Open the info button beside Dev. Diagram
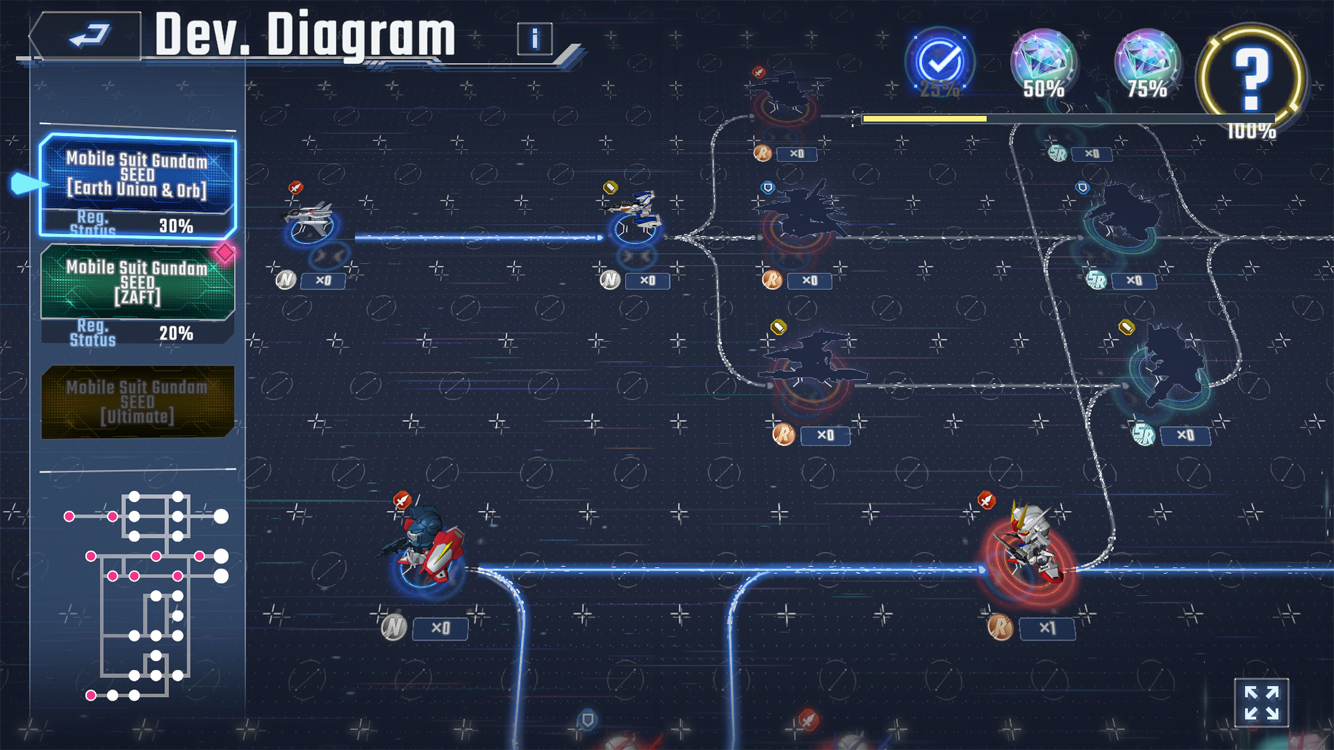This screenshot has width=1334, height=750. (535, 39)
